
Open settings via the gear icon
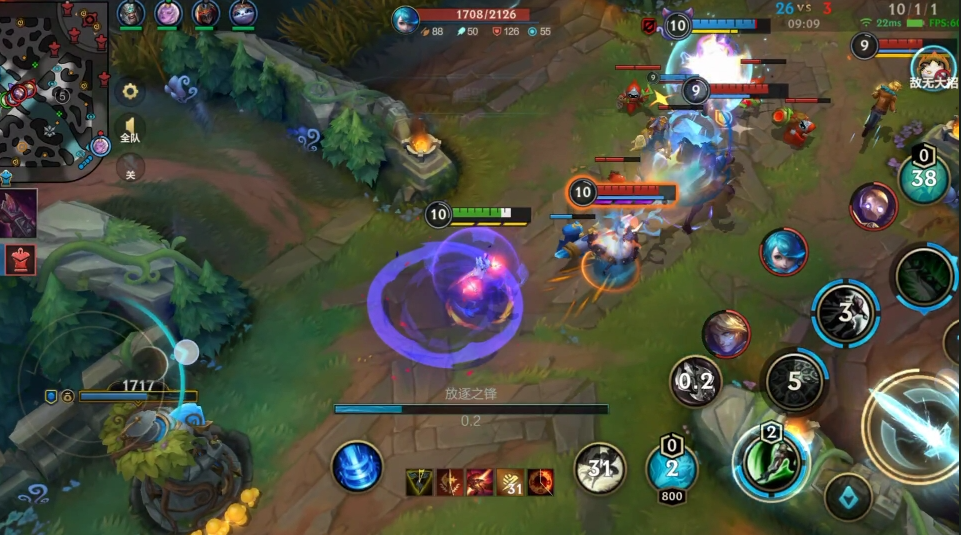point(130,92)
